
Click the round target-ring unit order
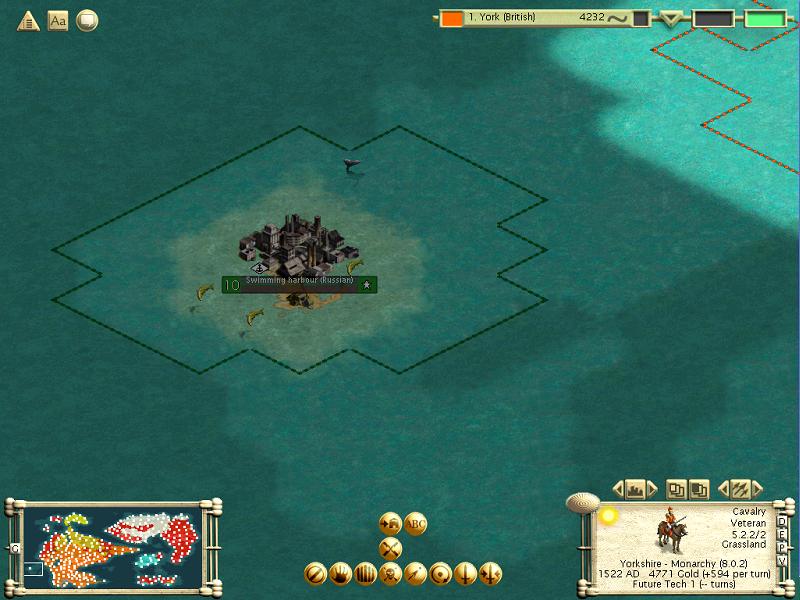tap(440, 574)
